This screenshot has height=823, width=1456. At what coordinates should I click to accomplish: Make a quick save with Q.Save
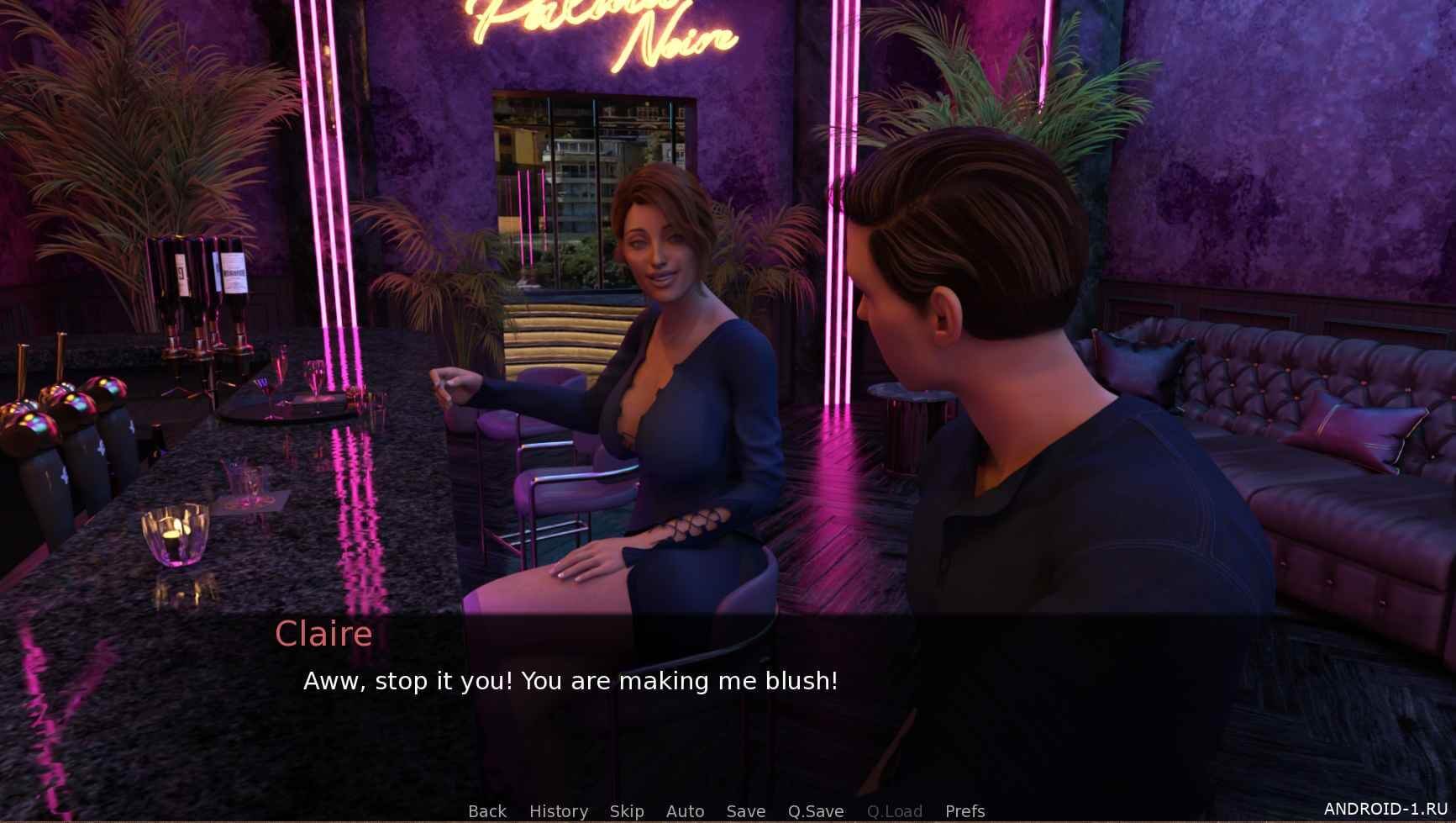[815, 810]
